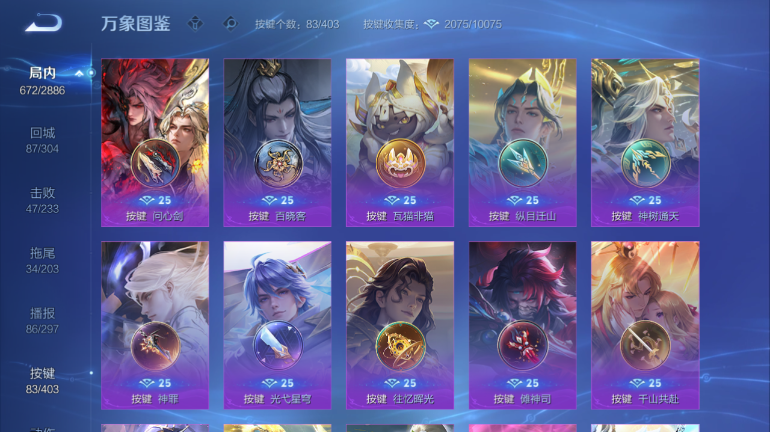Switch to the 回城 tab

coord(42,140)
